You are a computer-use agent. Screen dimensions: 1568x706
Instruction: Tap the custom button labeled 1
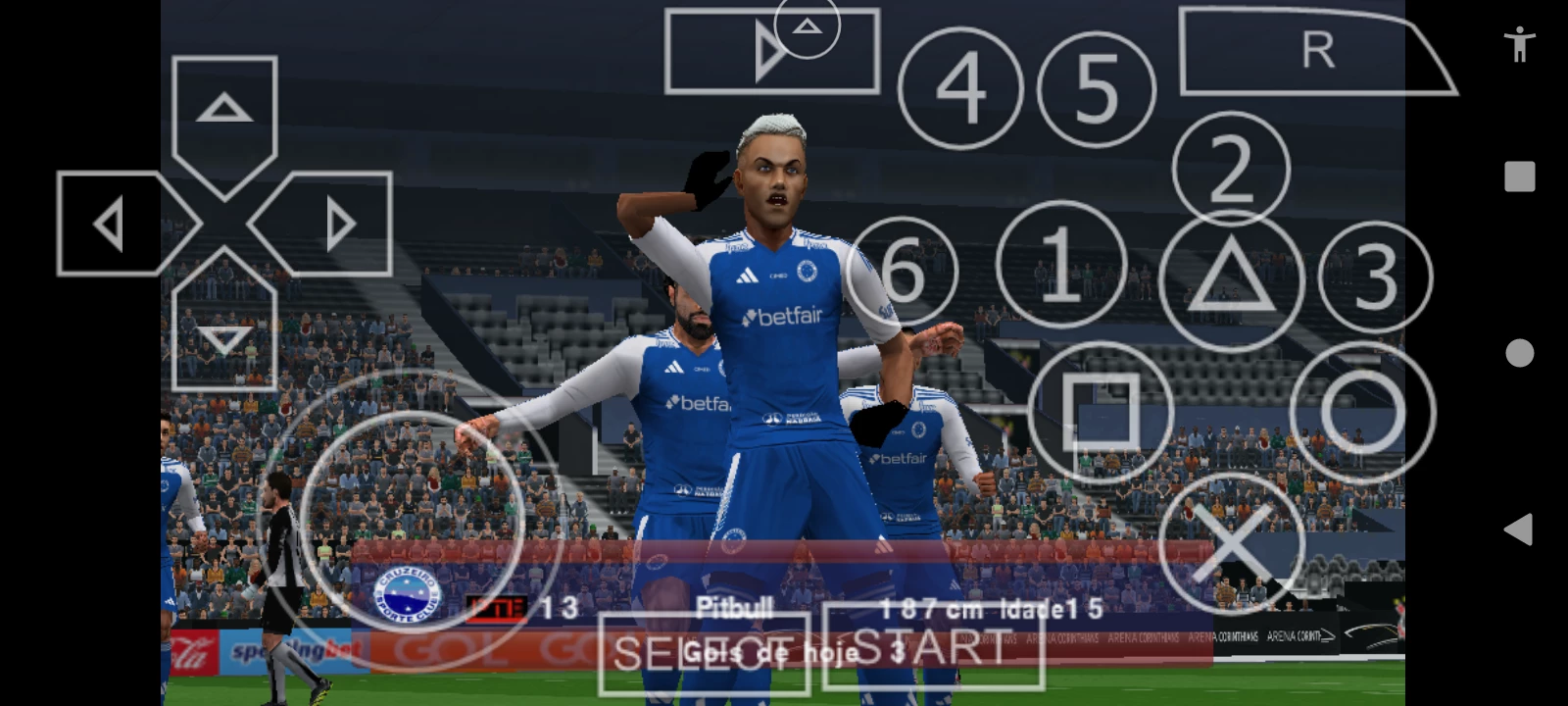pos(1061,264)
